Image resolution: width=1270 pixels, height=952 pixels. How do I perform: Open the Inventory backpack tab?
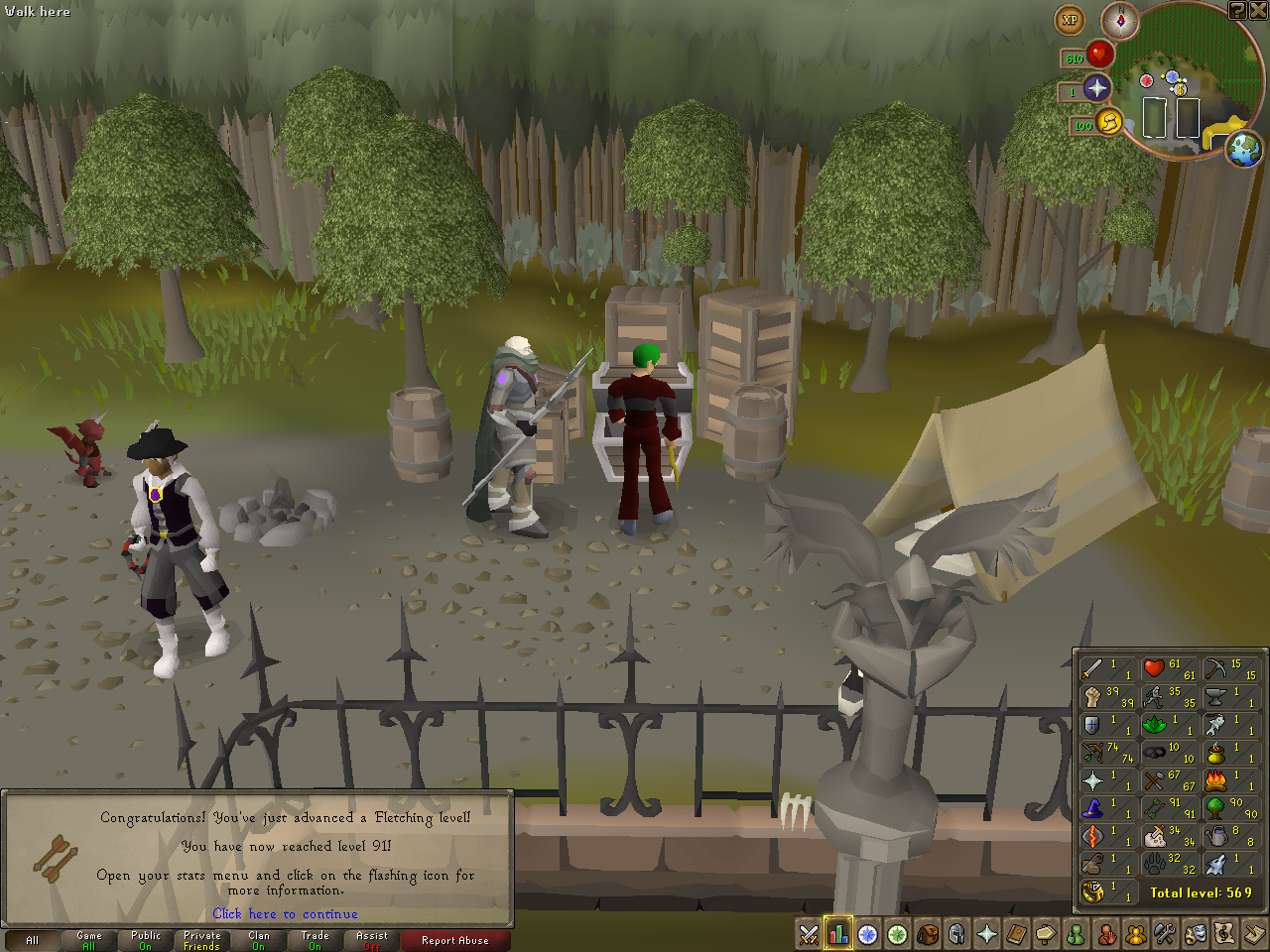928,934
